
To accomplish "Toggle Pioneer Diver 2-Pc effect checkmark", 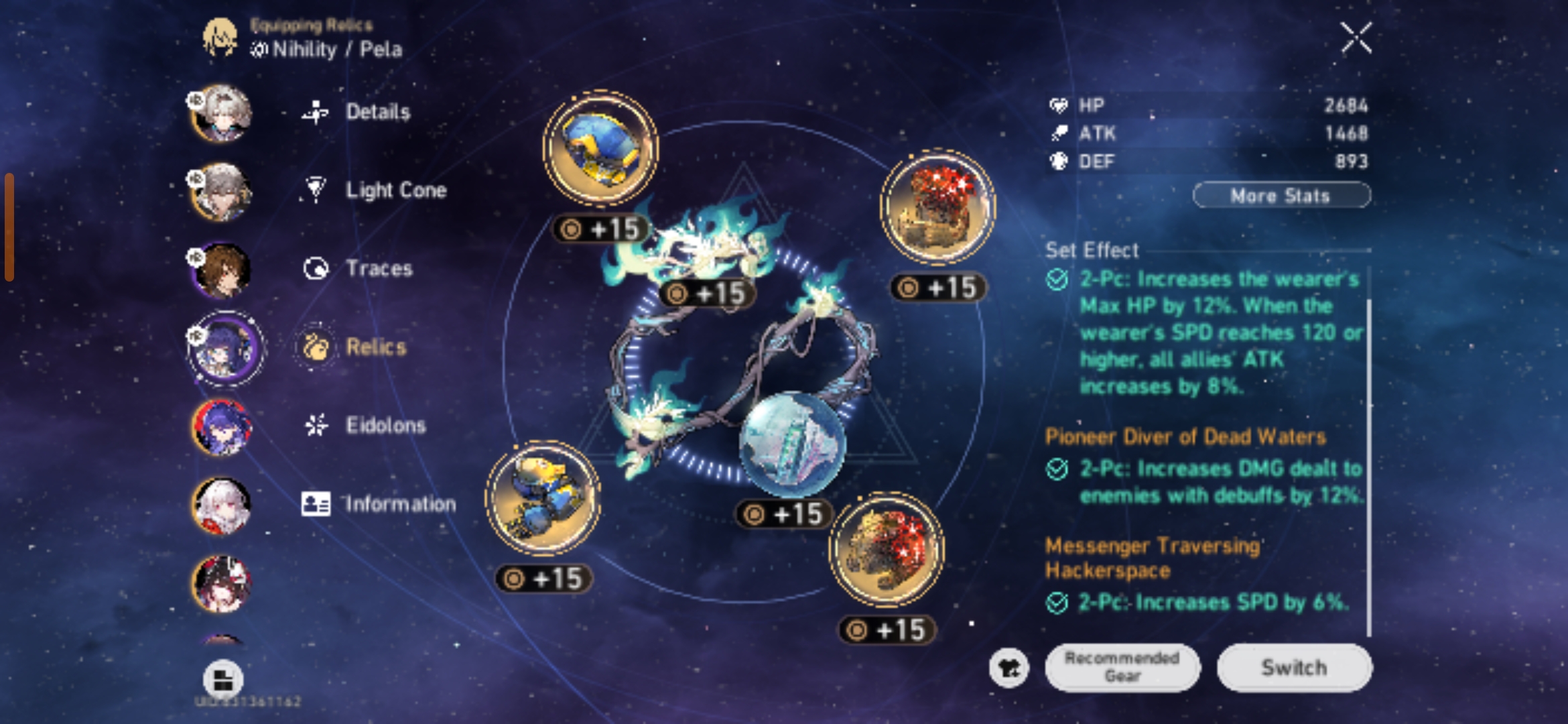I will pyautogui.click(x=1059, y=469).
